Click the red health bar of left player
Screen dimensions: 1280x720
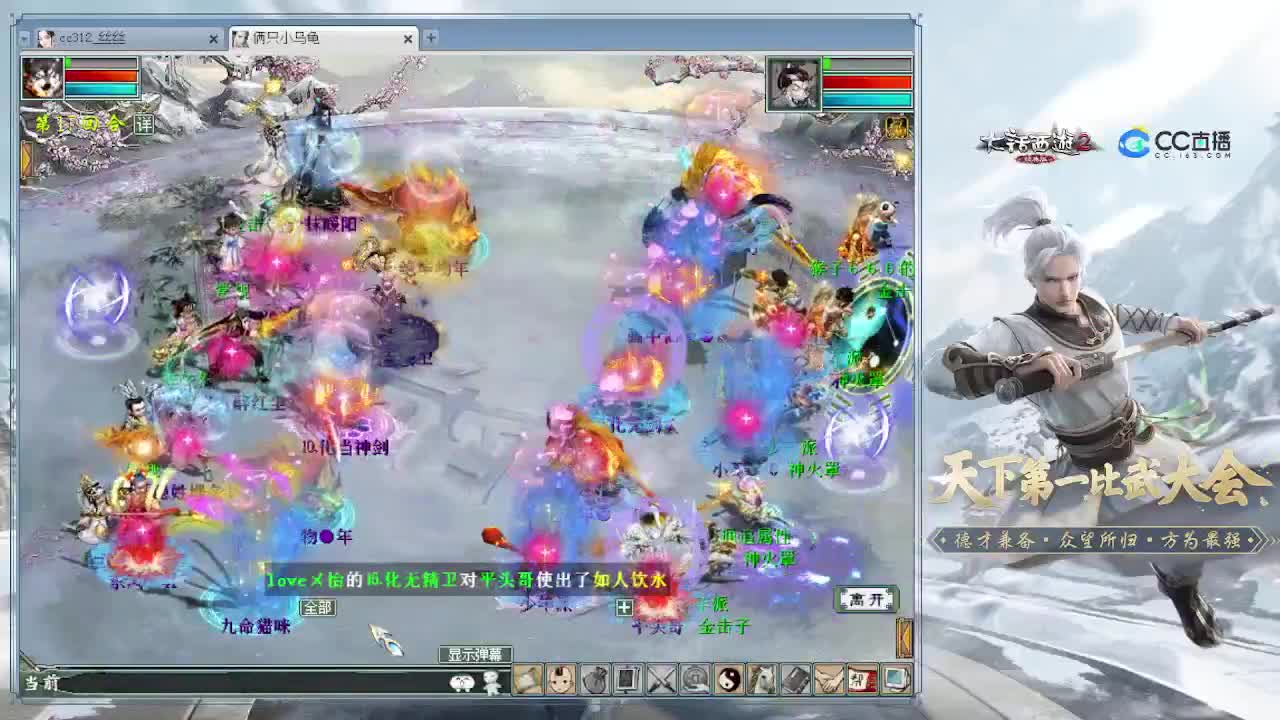click(100, 76)
